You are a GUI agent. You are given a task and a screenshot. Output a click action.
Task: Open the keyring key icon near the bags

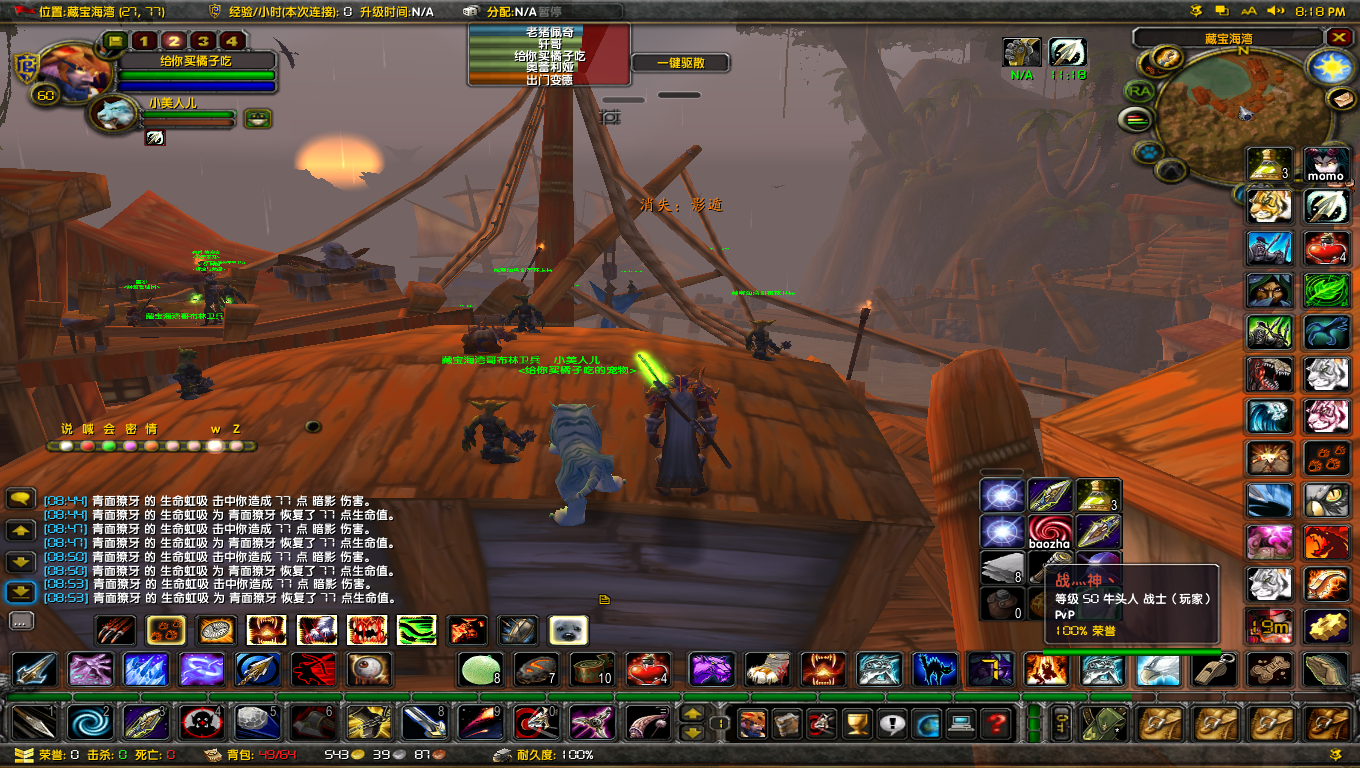(1061, 723)
